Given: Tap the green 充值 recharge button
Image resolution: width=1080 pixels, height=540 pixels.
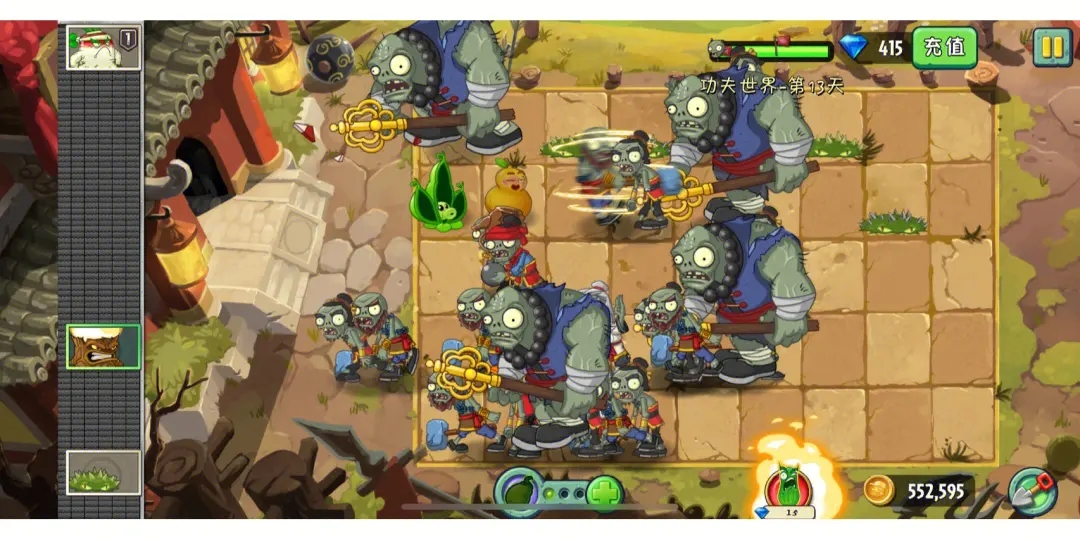Looking at the screenshot, I should pyautogui.click(x=944, y=47).
